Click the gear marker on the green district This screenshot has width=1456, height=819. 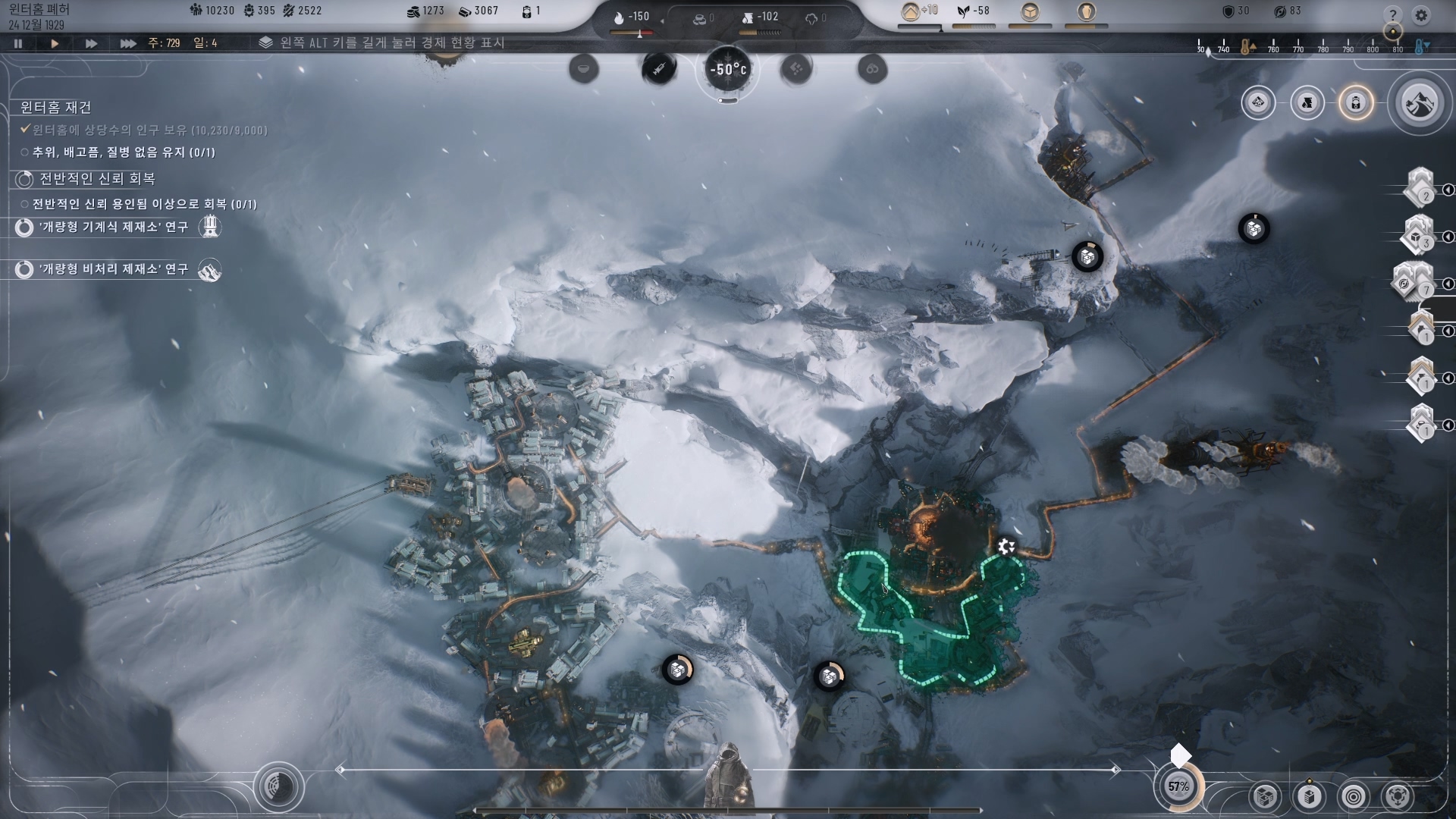1006,546
